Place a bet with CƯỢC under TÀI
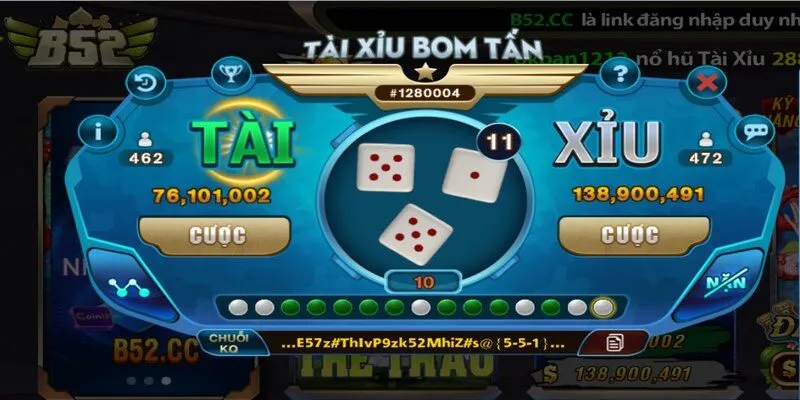Viewport: 800px width, 400px height. point(218,234)
